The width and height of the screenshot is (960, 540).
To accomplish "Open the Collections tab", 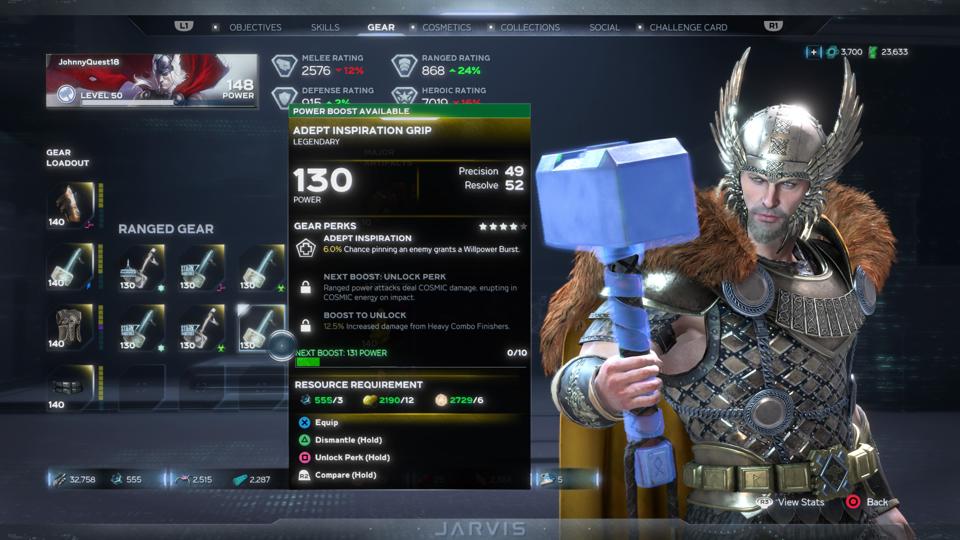I will pyautogui.click(x=530, y=27).
